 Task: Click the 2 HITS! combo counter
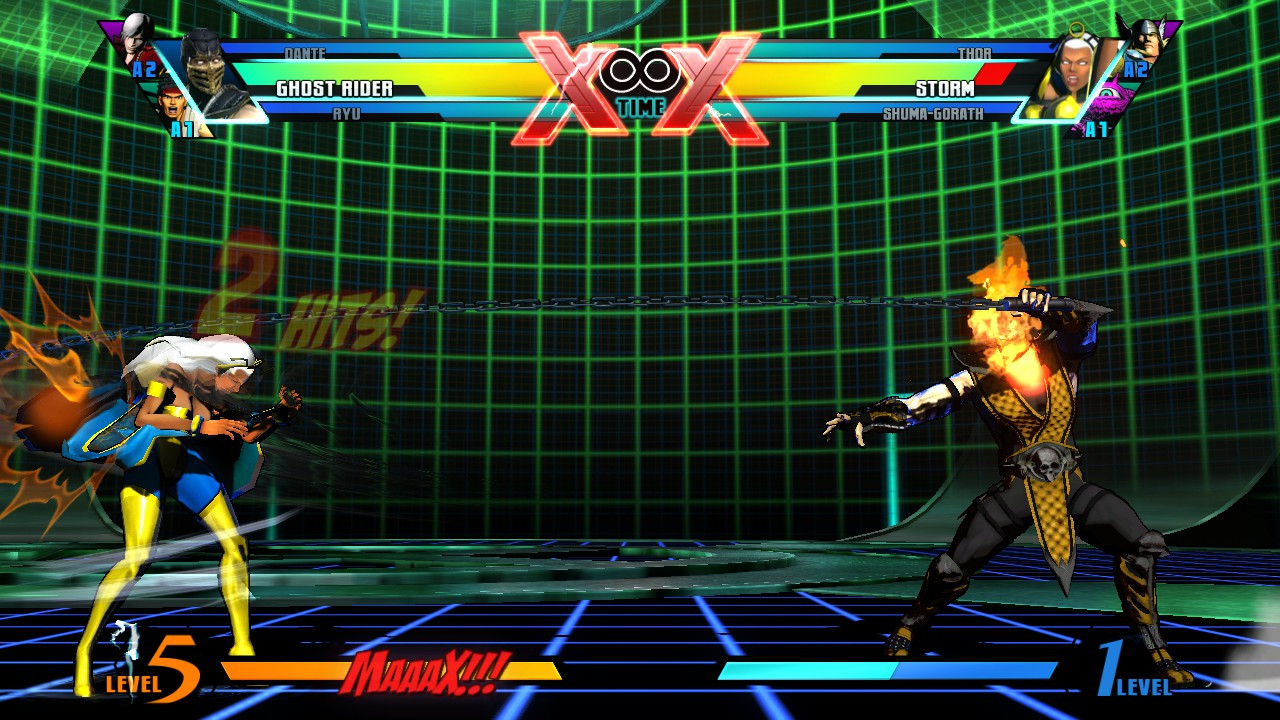click(x=300, y=310)
